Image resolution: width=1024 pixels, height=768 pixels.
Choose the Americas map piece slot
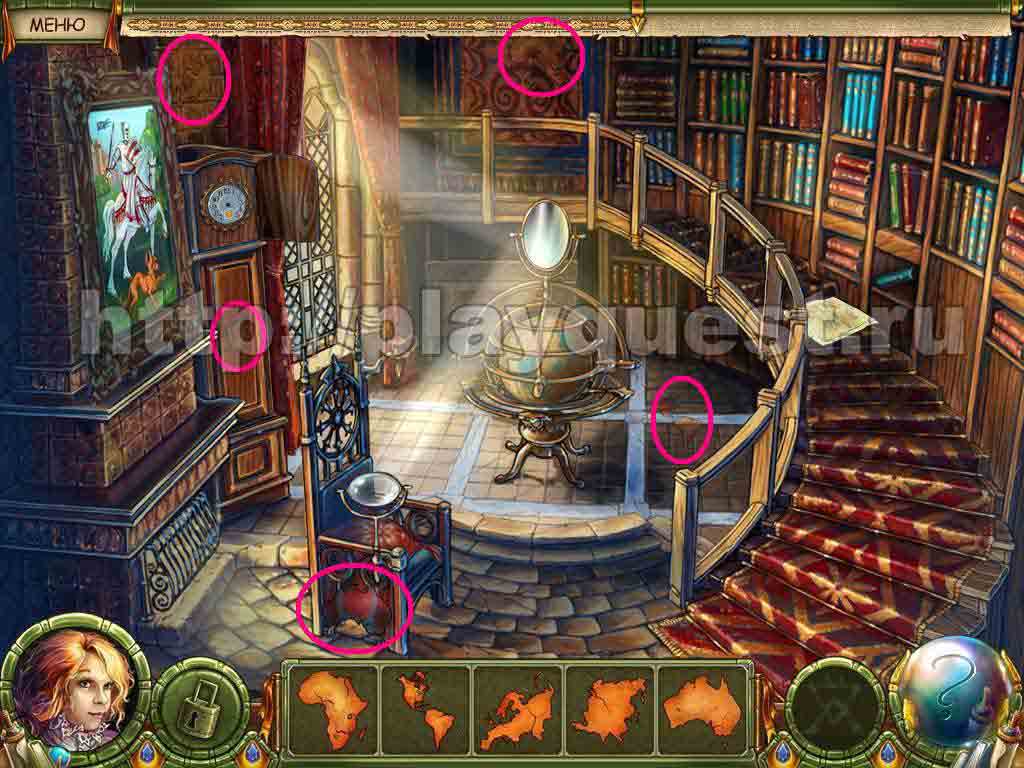coord(424,706)
